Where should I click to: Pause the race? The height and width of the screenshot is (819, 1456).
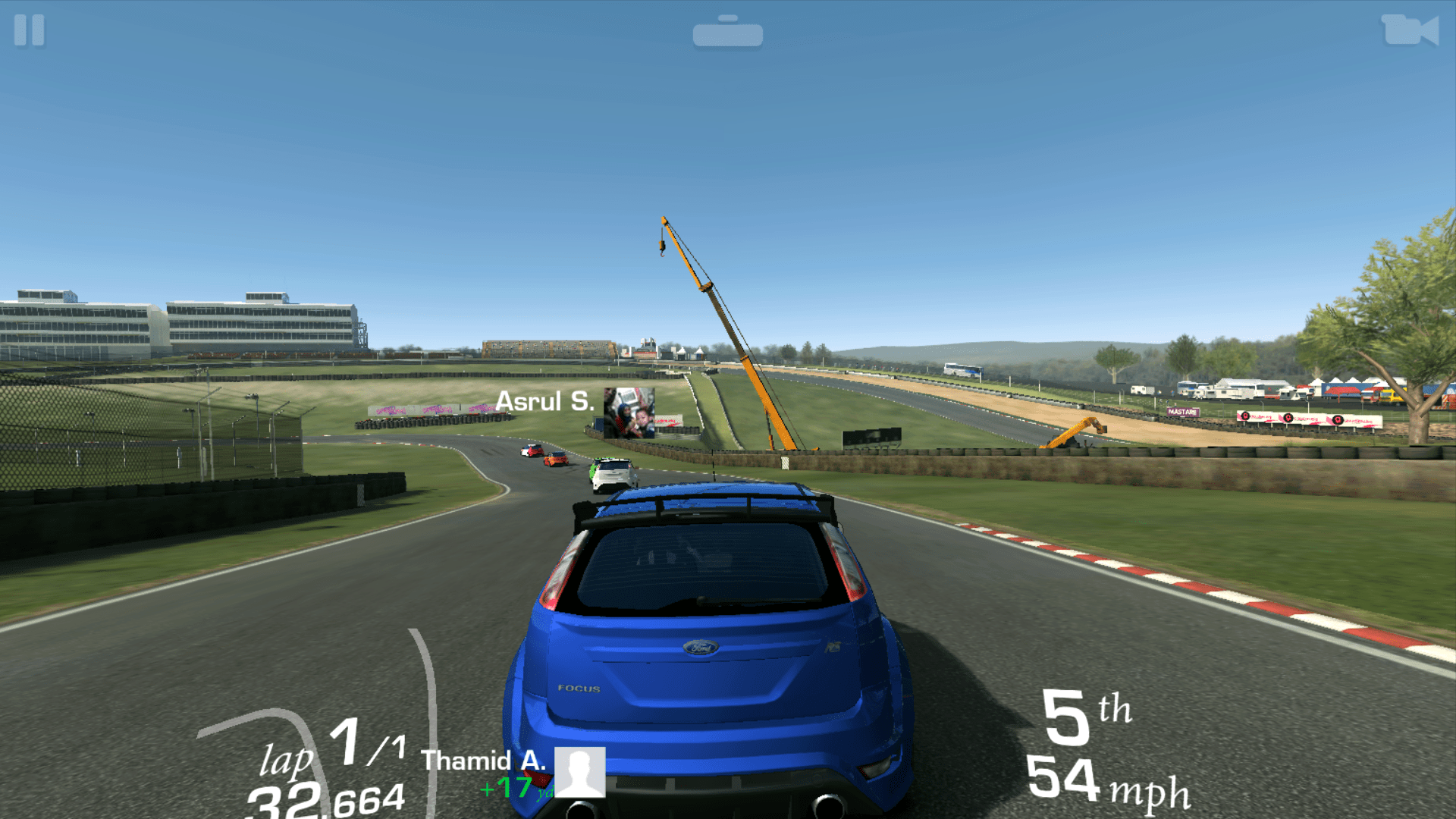[30, 31]
